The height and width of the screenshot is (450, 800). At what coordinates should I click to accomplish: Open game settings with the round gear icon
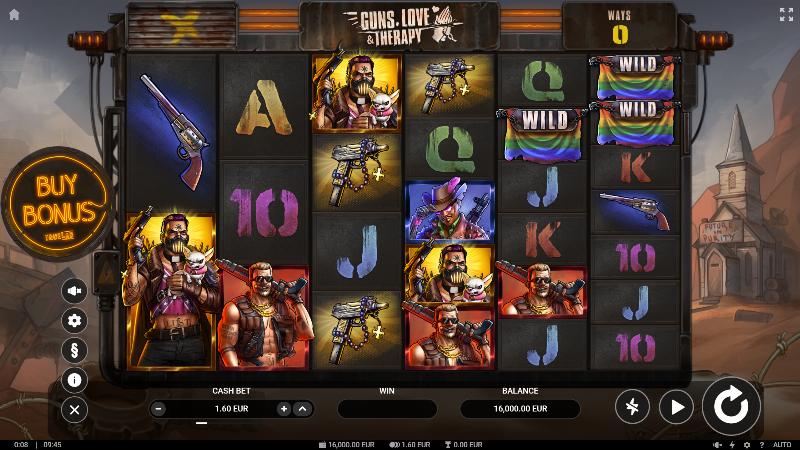pyautogui.click(x=74, y=320)
